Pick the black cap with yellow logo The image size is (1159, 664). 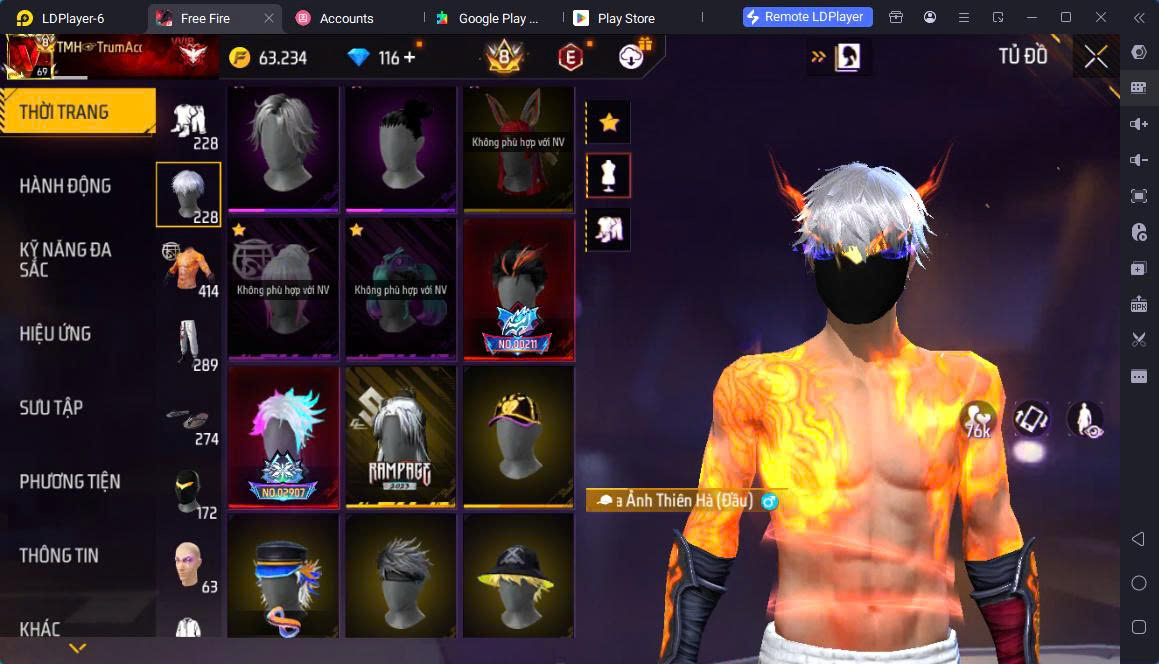coord(518,437)
